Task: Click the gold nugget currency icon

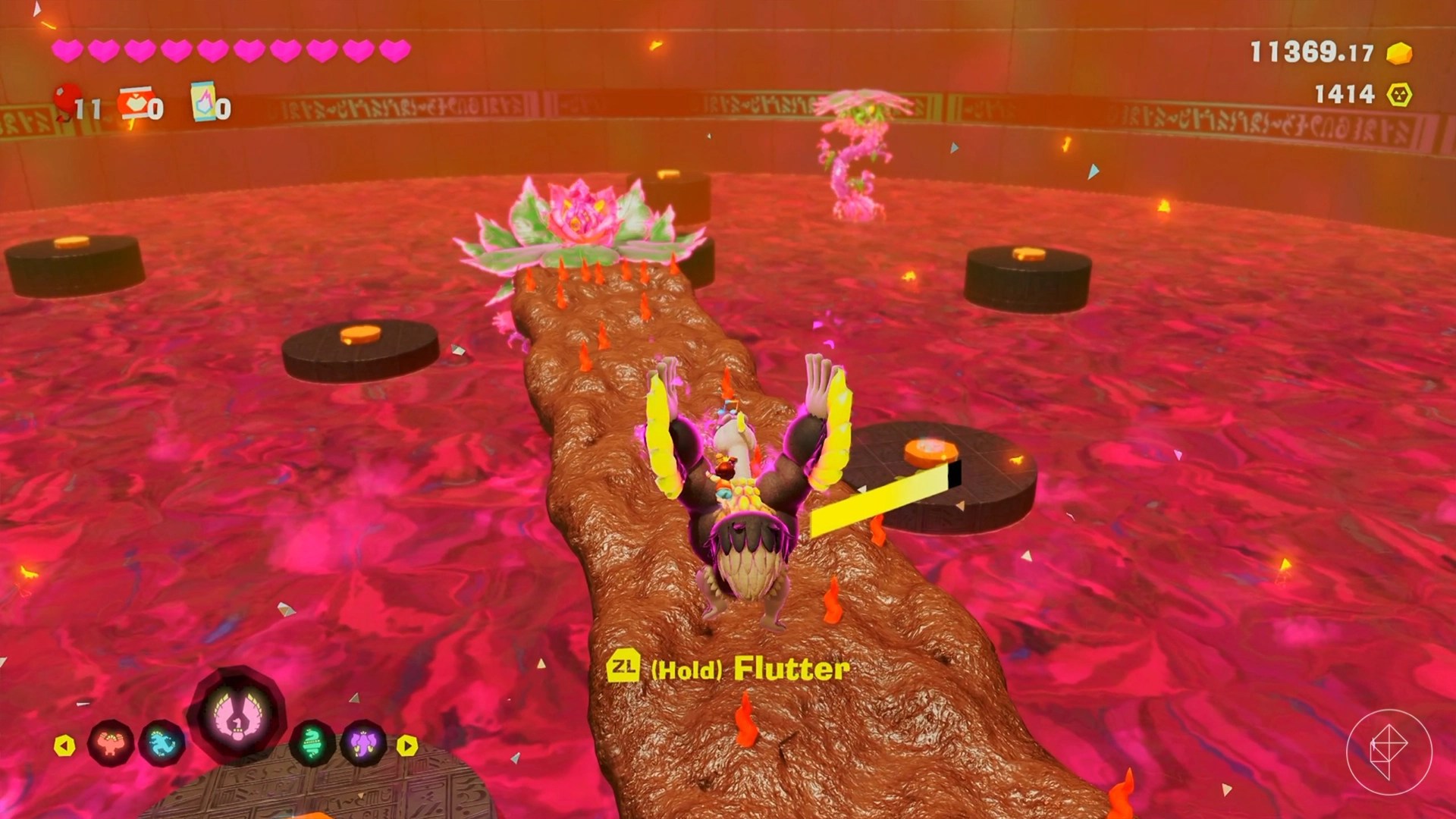Action: [x=1399, y=53]
